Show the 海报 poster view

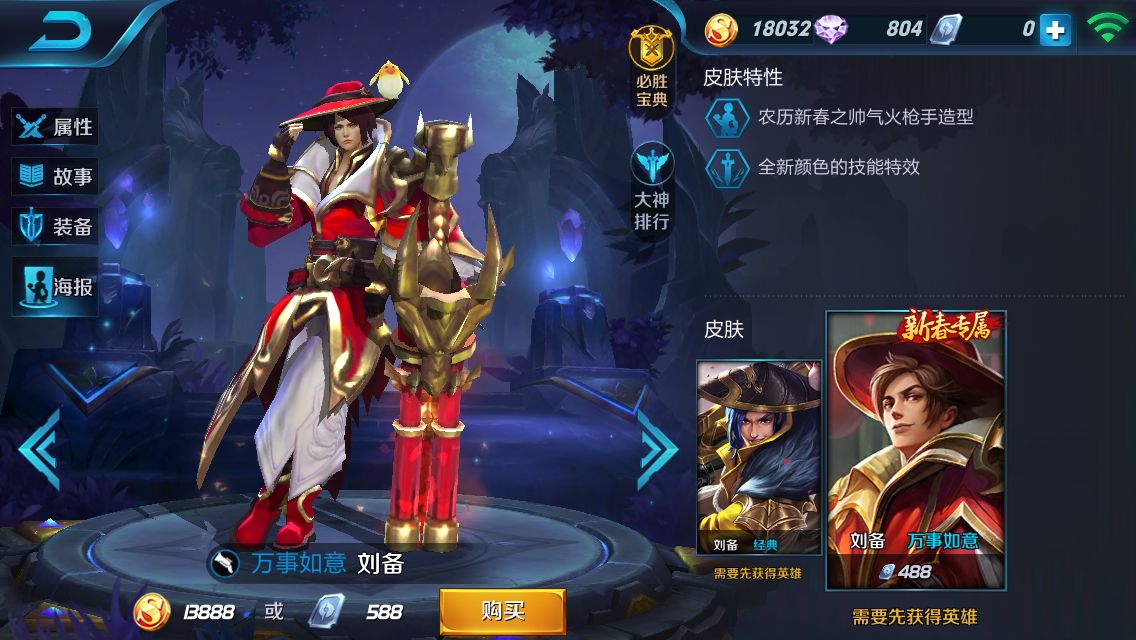(x=57, y=287)
